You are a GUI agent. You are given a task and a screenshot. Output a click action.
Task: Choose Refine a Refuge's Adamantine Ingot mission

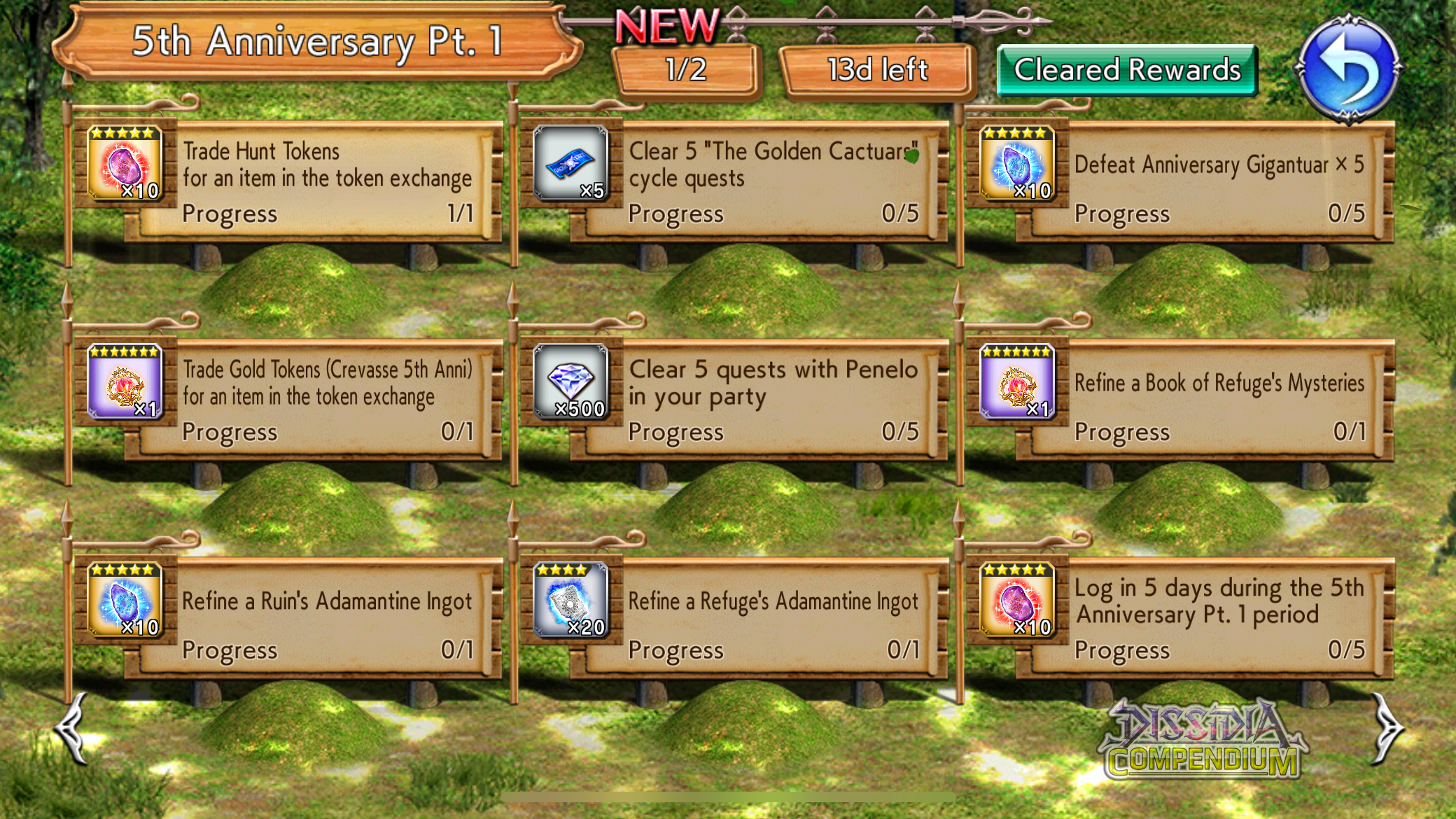tap(773, 619)
